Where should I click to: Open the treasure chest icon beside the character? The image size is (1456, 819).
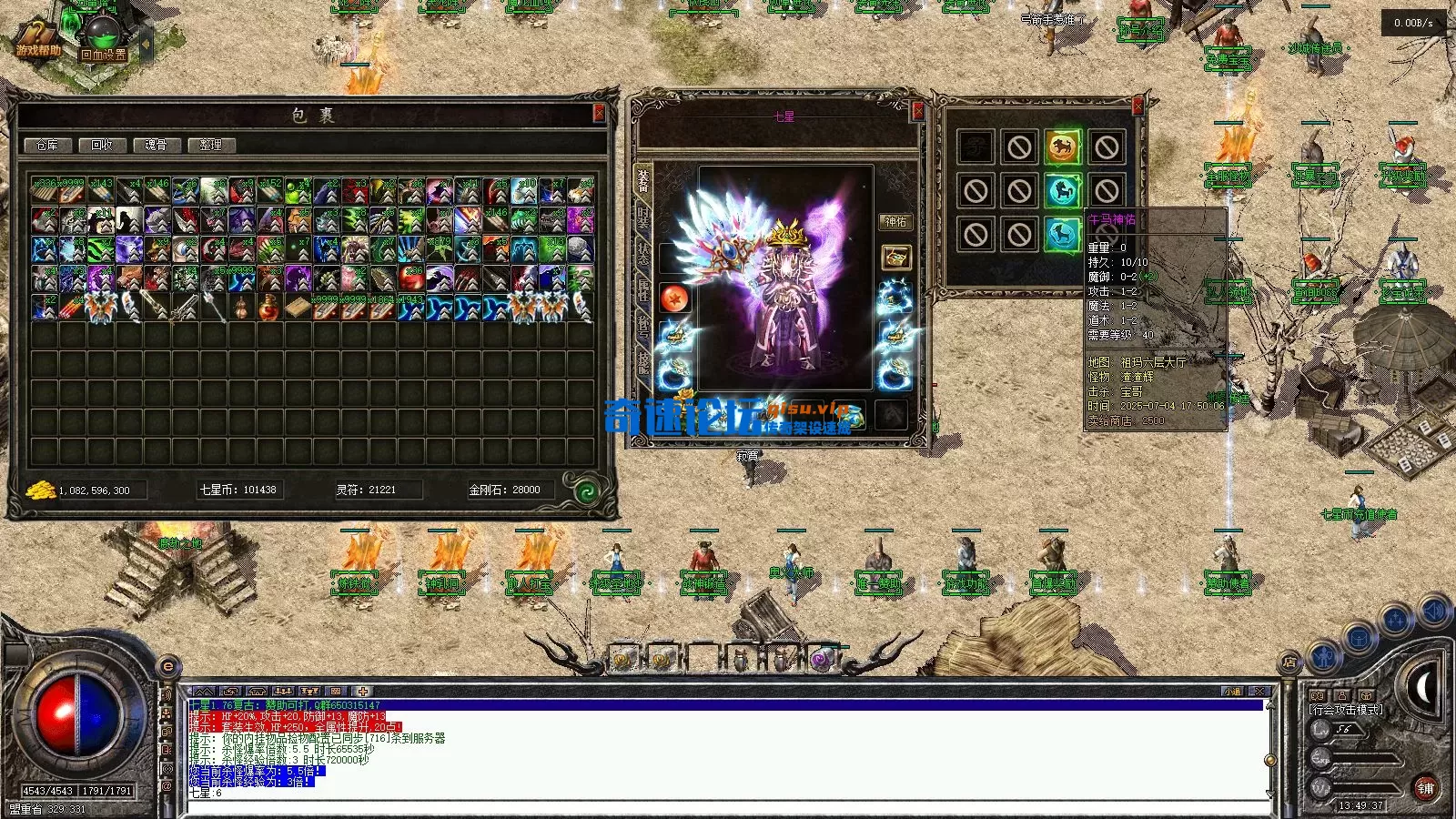click(x=895, y=258)
